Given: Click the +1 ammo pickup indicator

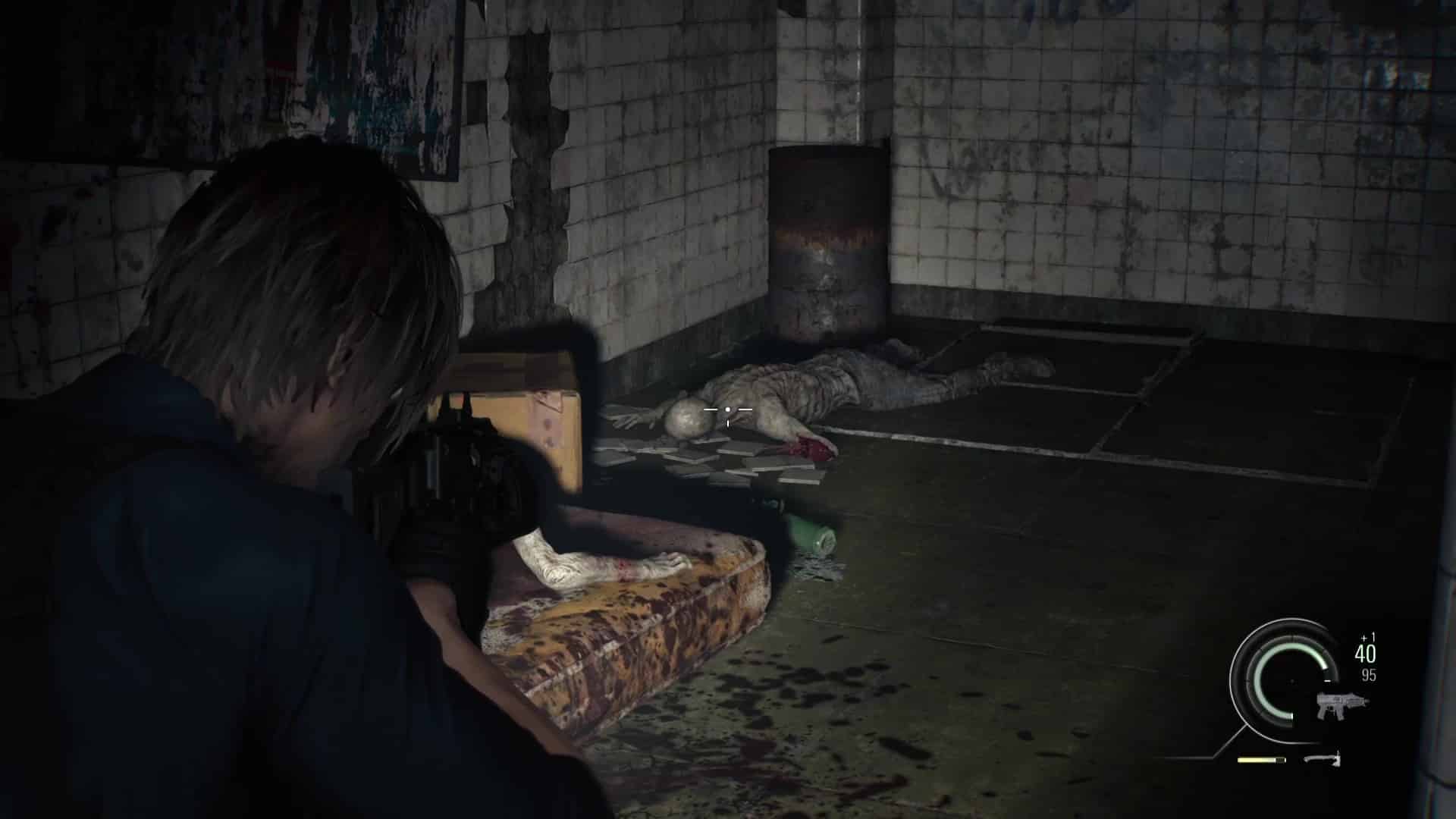Looking at the screenshot, I should click(x=1367, y=637).
